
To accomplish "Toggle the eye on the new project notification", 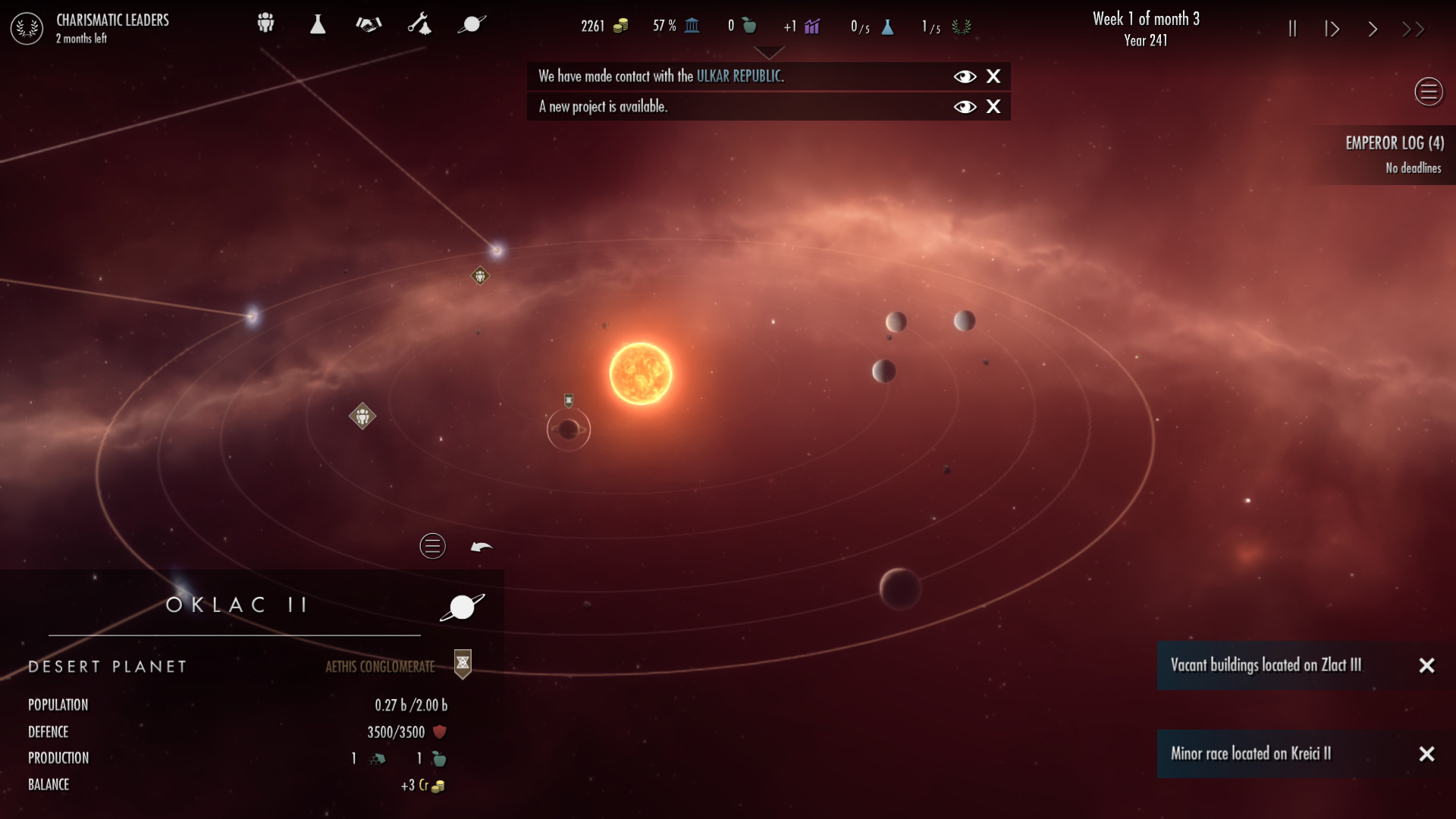I will pos(965,107).
